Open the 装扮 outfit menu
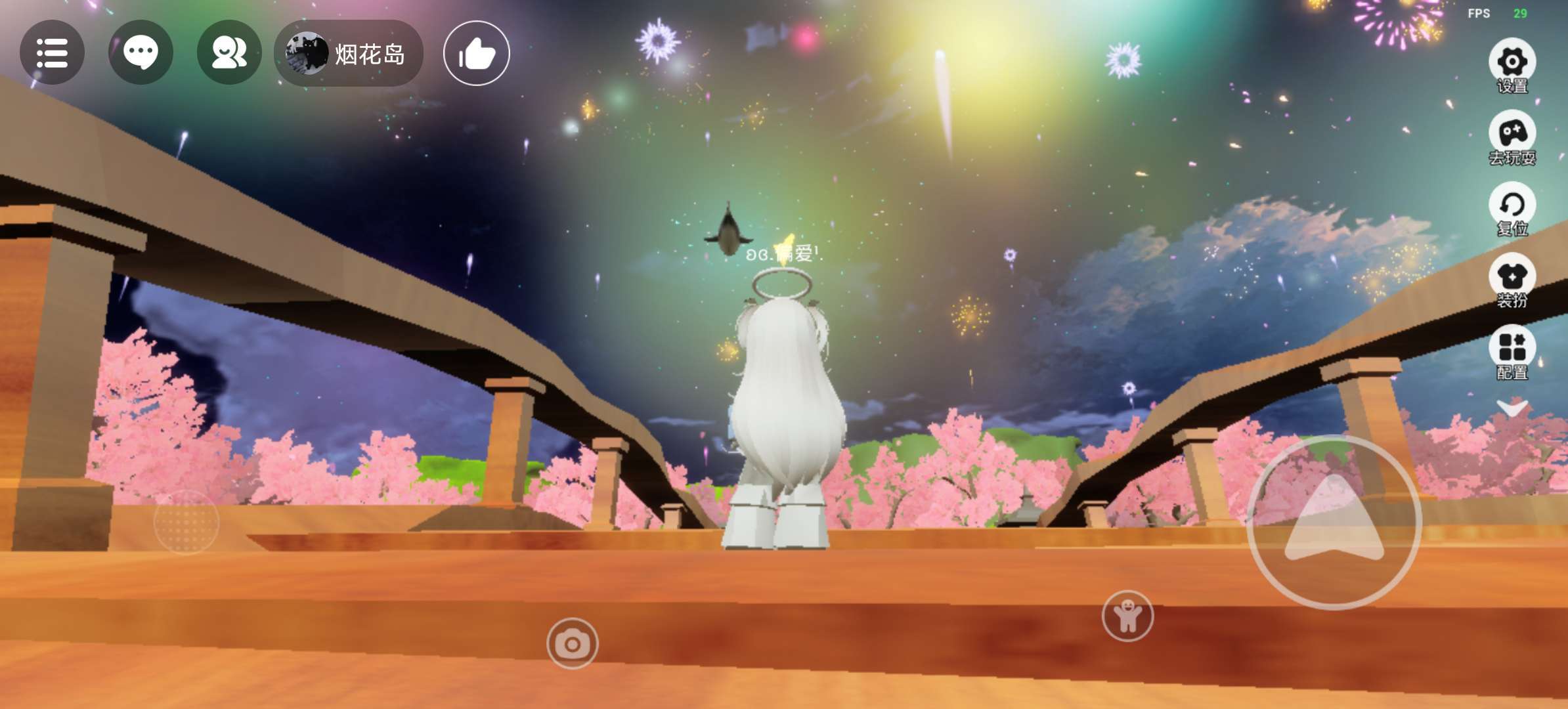1568x709 pixels. pos(1512,280)
